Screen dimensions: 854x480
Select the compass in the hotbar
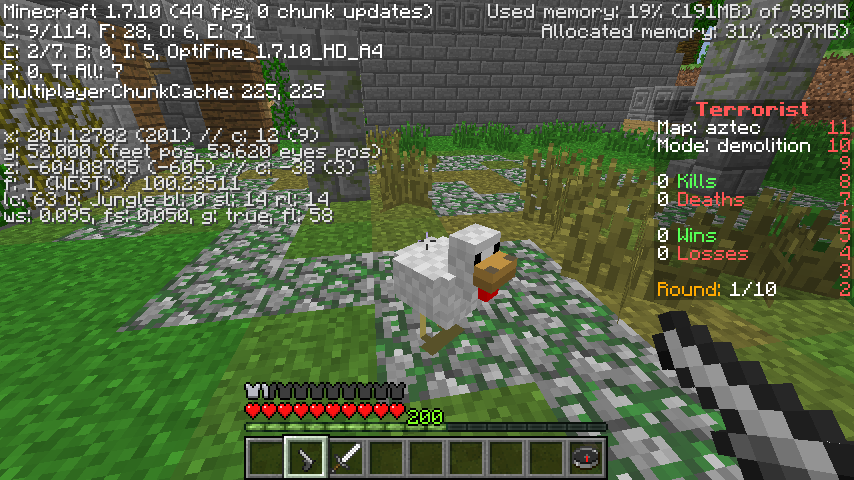point(586,458)
